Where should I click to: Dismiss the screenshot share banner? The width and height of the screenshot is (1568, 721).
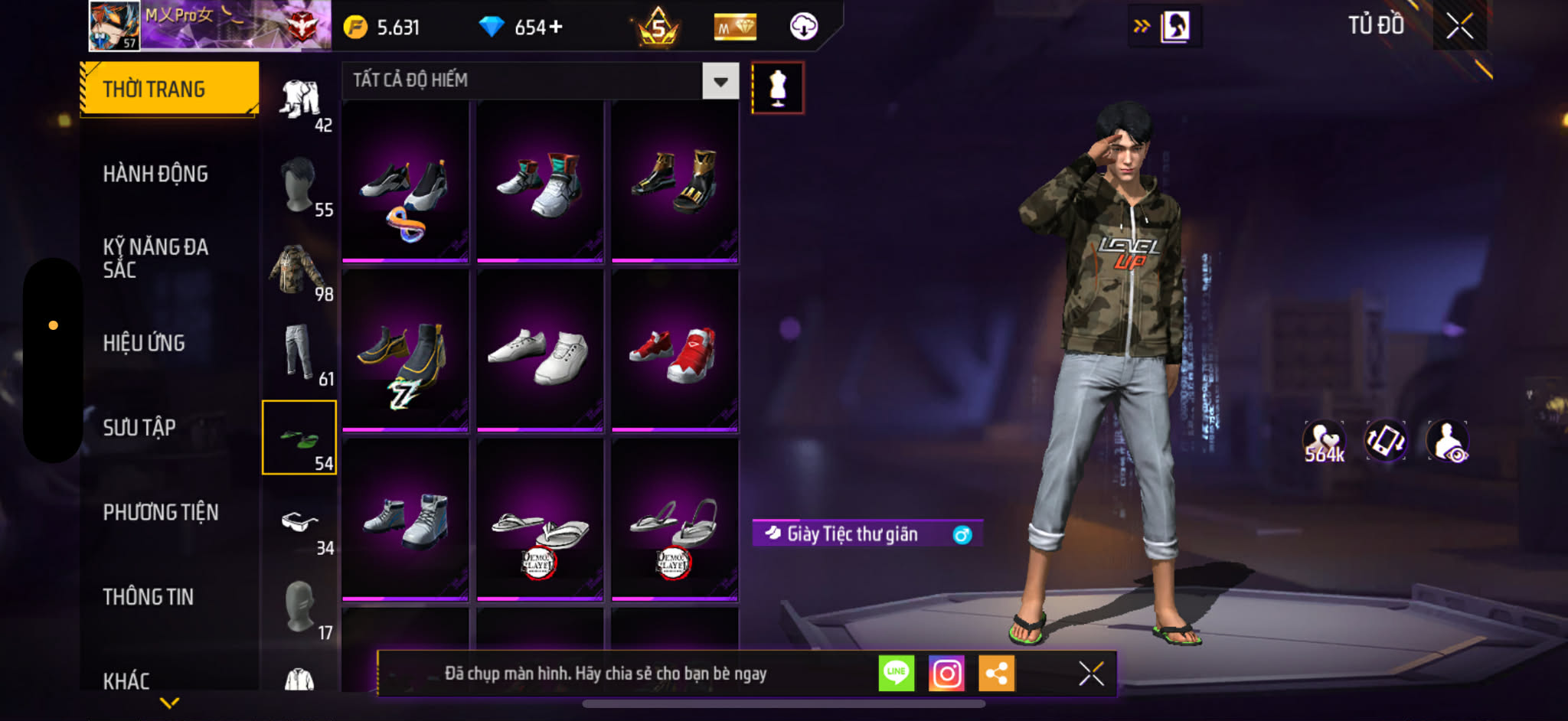tap(1091, 674)
